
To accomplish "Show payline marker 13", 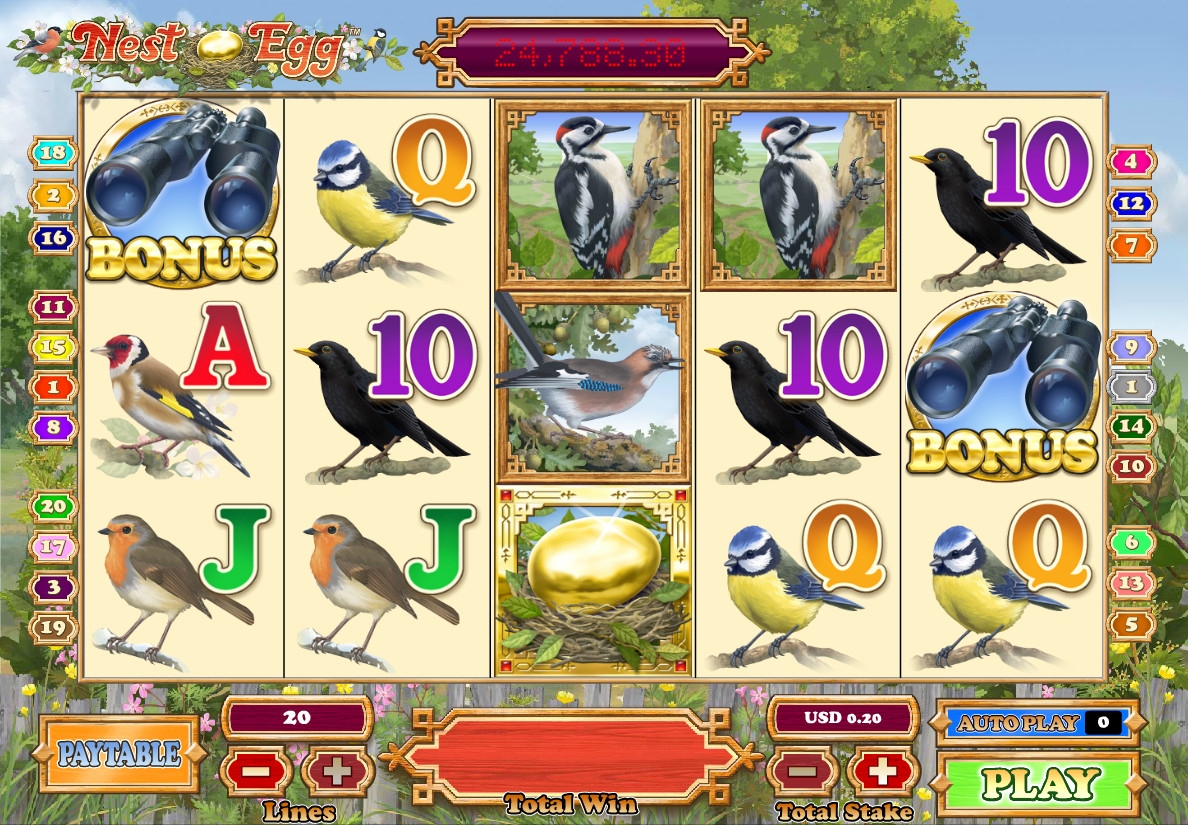I will pos(1131,583).
